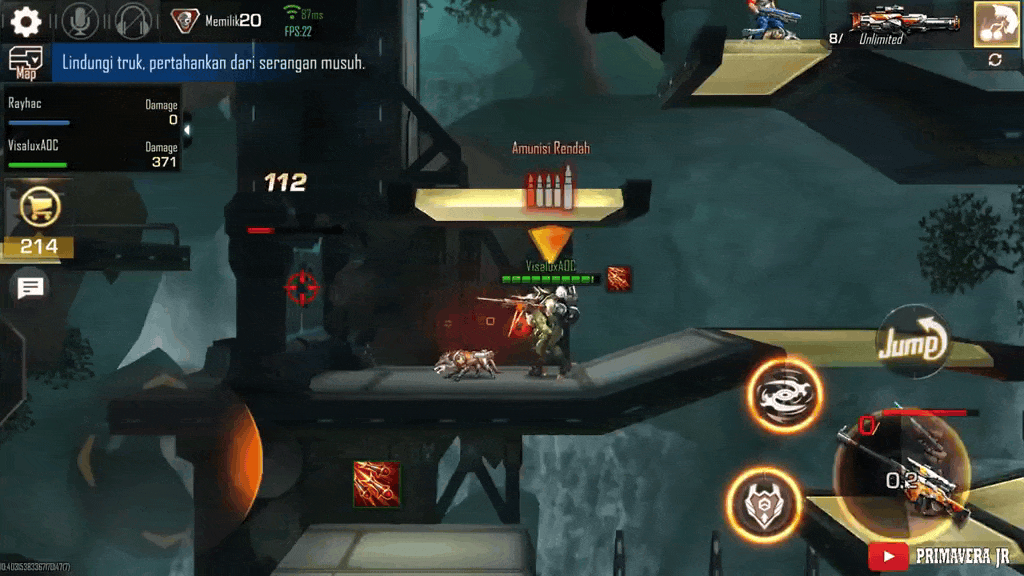Open the chat message bubble
The height and width of the screenshot is (576, 1024).
click(31, 288)
